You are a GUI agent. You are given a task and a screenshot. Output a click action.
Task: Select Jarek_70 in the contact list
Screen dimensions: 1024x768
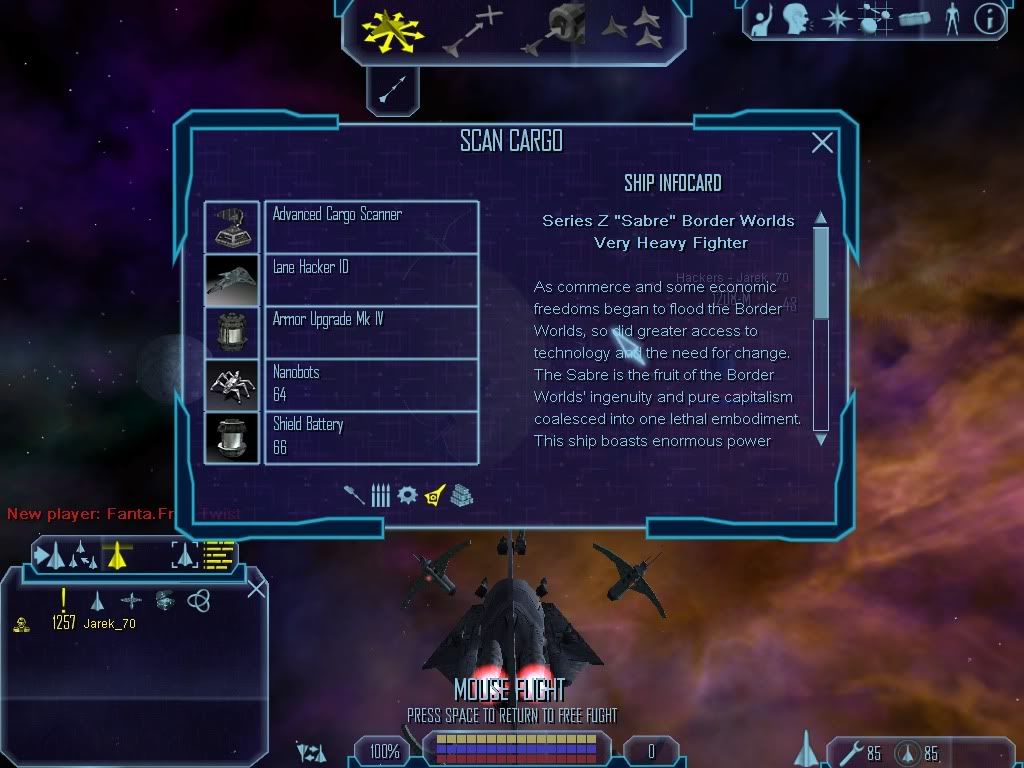pyautogui.click(x=108, y=624)
